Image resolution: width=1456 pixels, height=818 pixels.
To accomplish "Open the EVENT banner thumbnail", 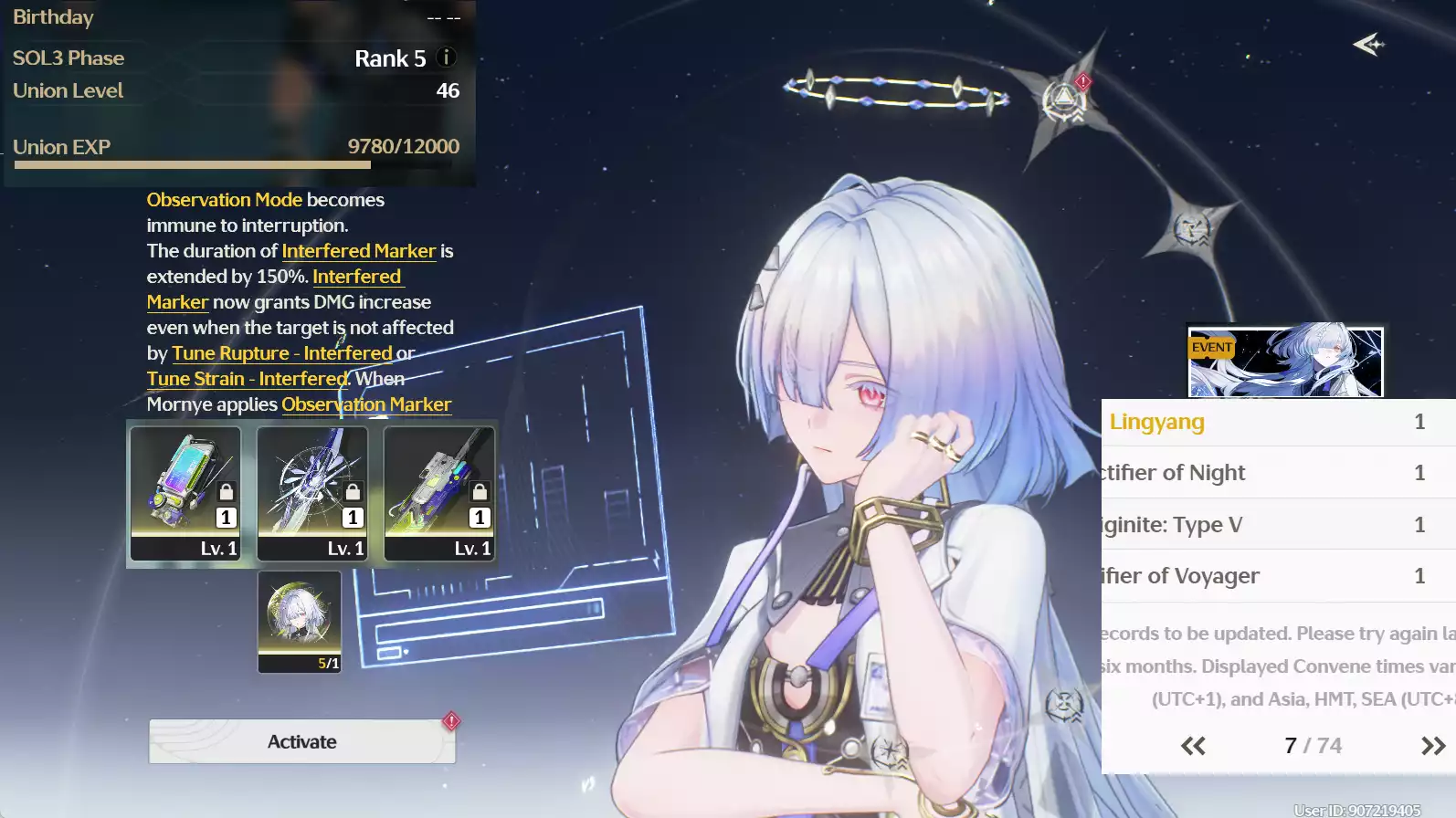I will point(1285,362).
